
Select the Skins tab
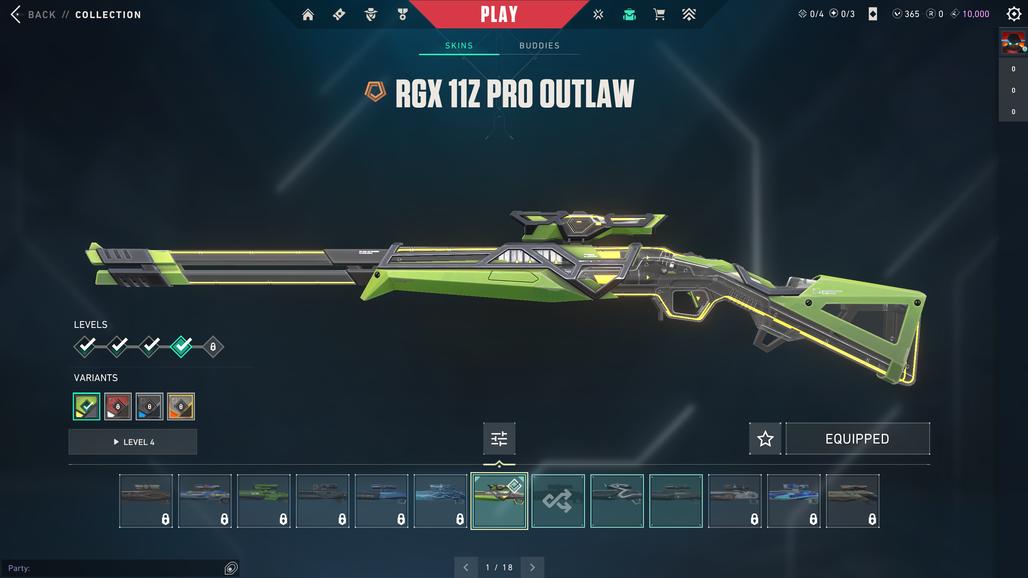point(458,46)
